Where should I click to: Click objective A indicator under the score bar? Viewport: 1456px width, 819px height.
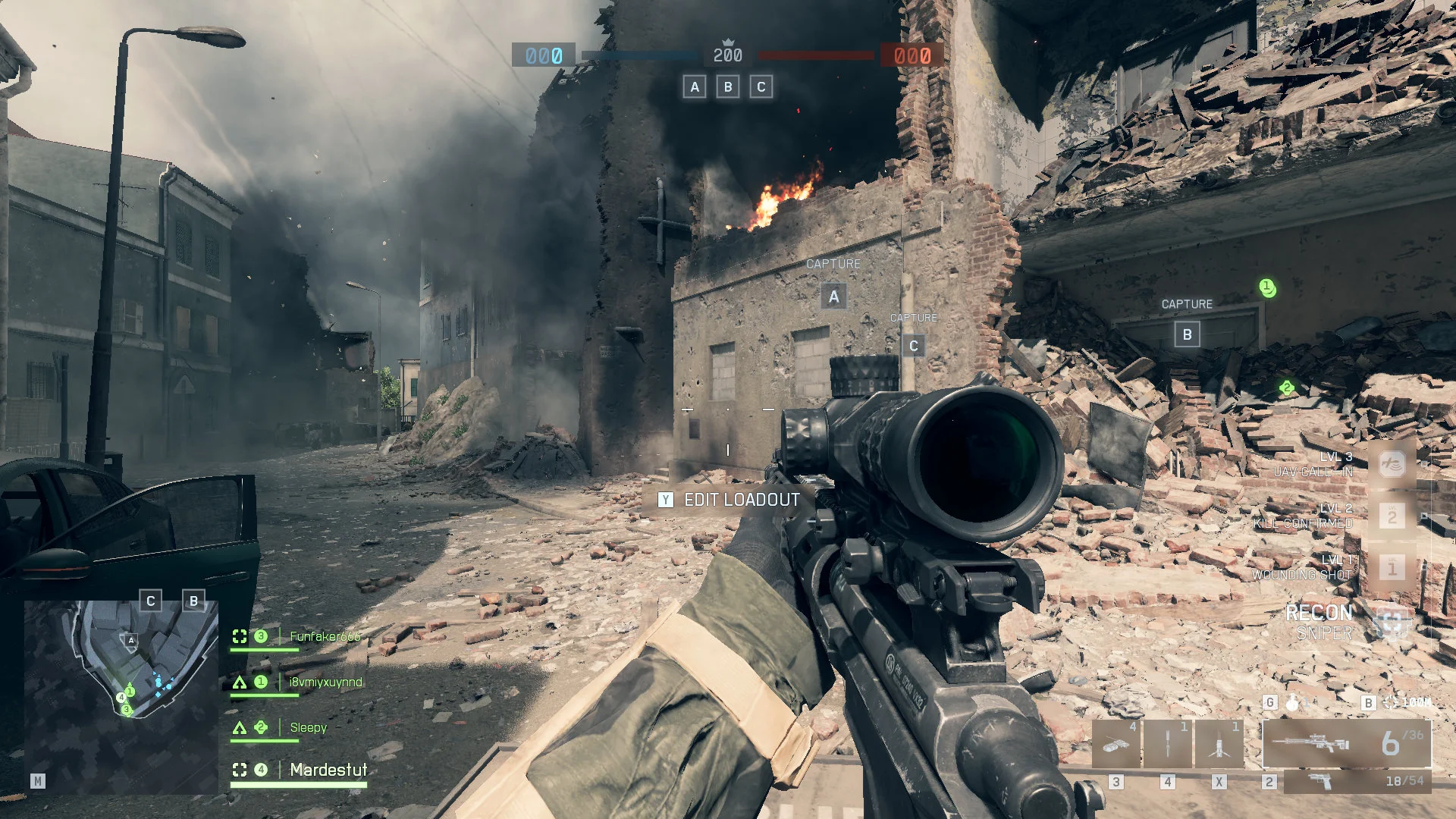point(695,87)
